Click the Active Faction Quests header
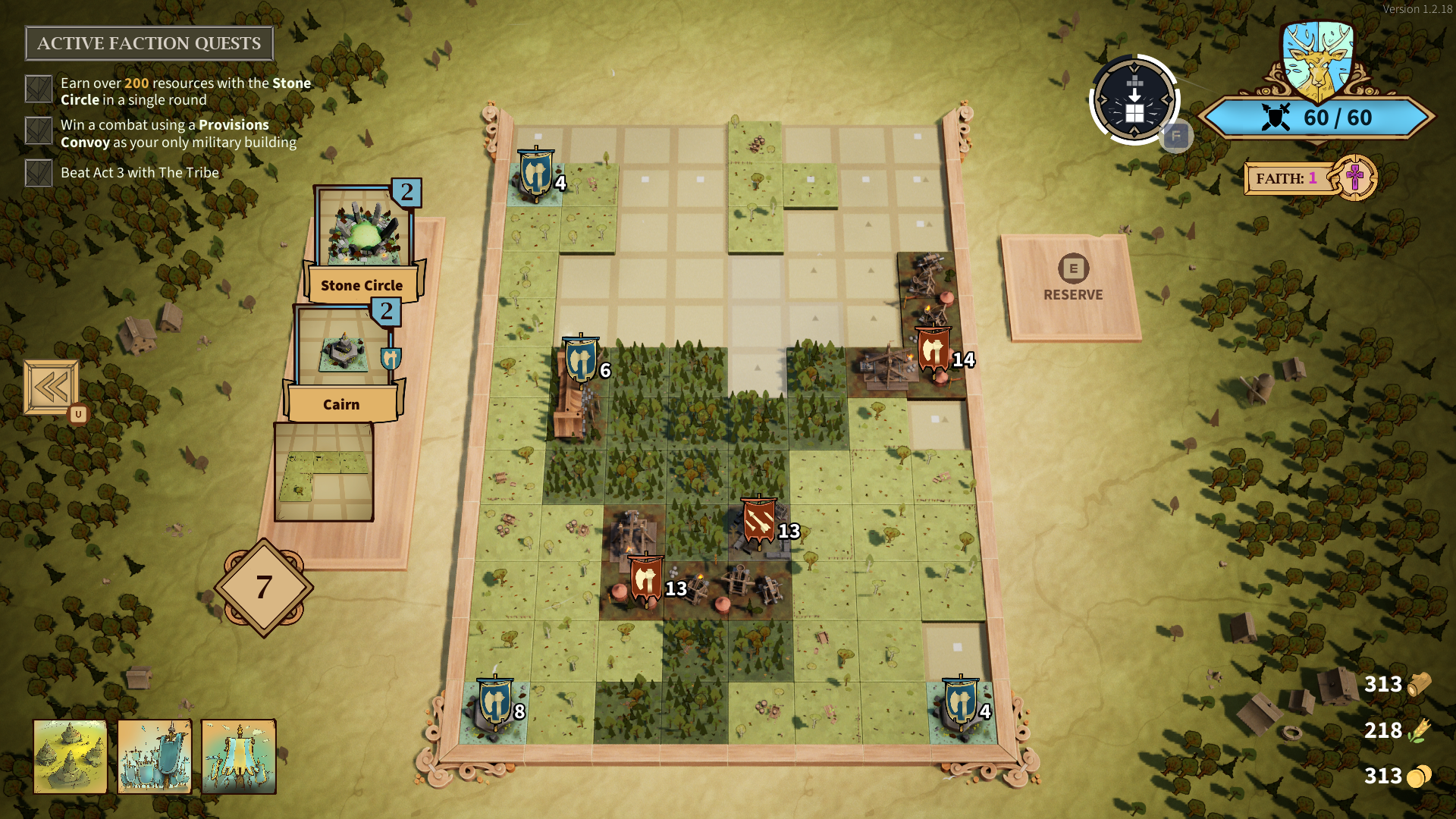This screenshot has width=1456, height=819. [x=149, y=43]
